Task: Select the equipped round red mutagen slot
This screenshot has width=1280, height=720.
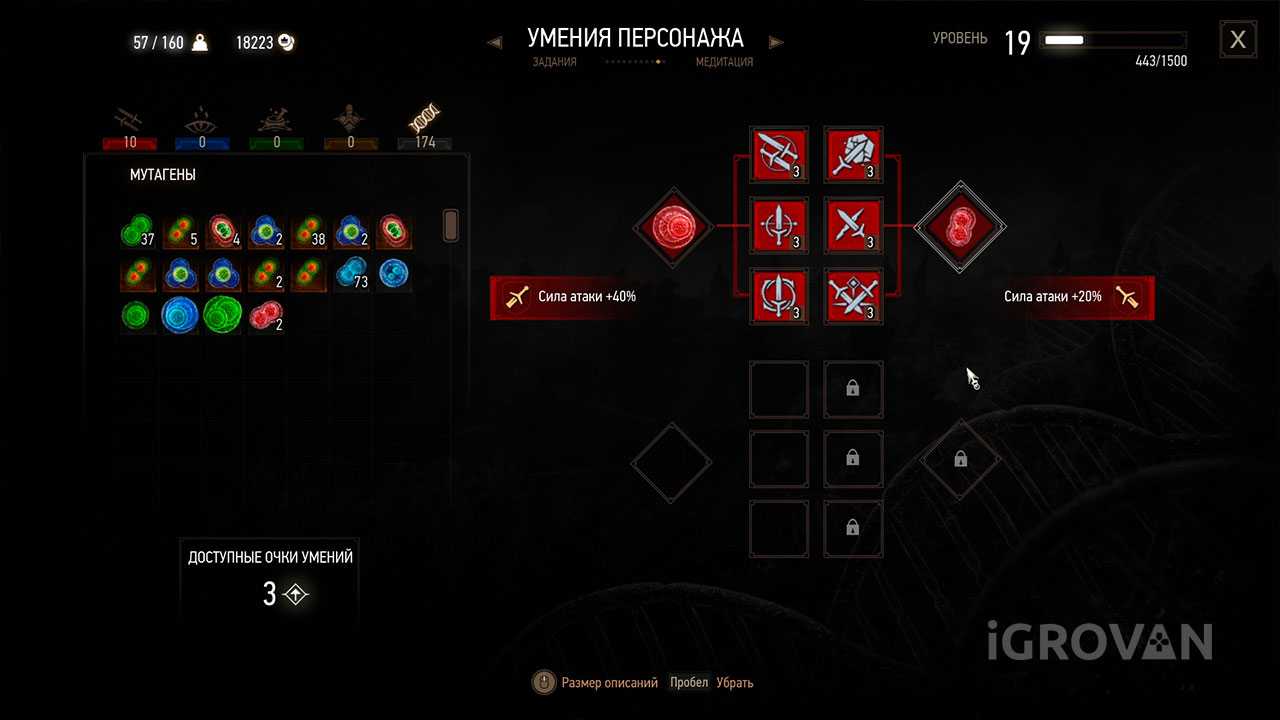Action: (x=672, y=227)
